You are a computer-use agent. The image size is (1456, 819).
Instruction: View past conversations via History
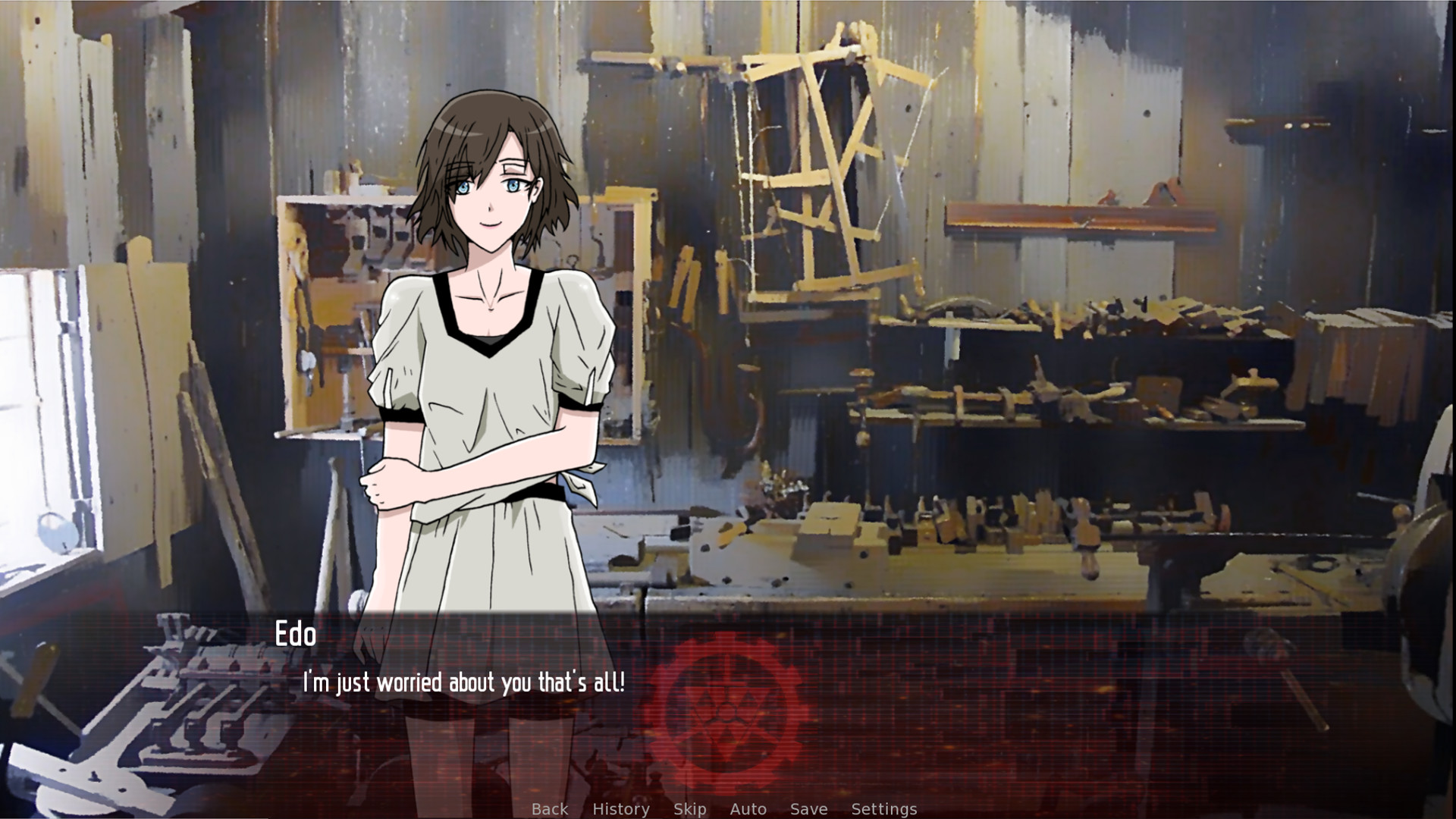pos(621,808)
